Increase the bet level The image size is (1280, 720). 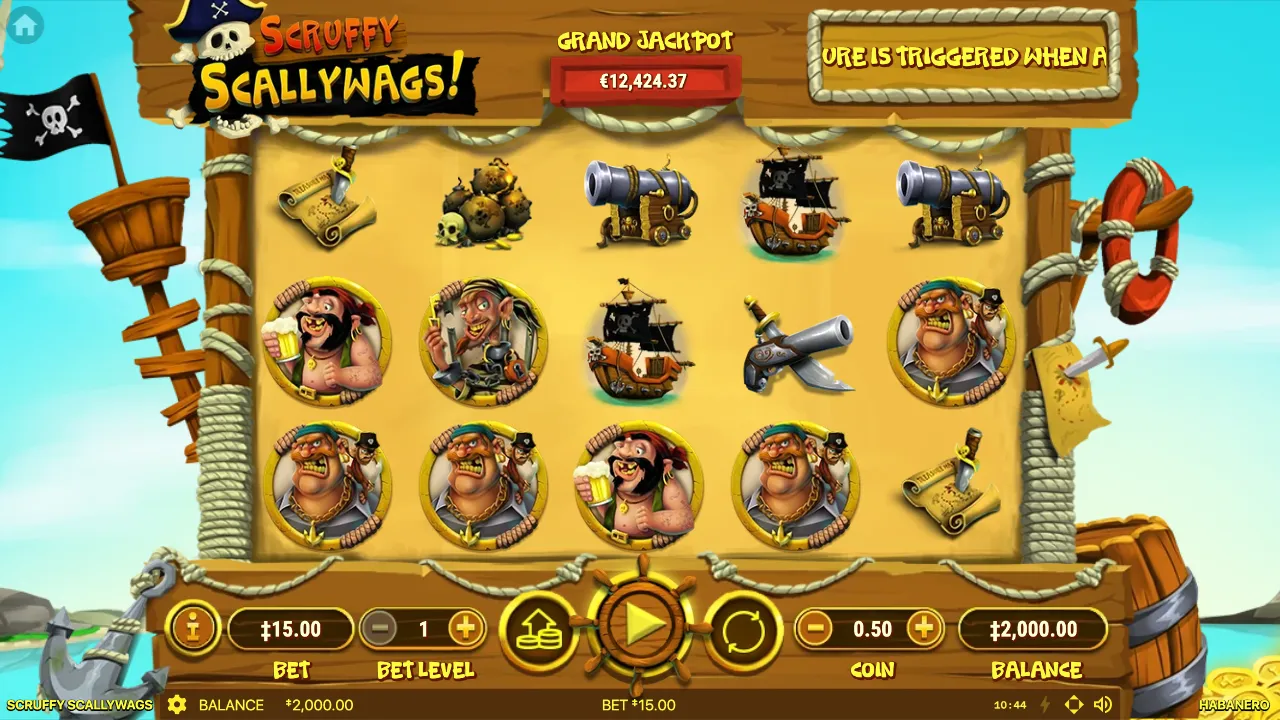tap(465, 629)
